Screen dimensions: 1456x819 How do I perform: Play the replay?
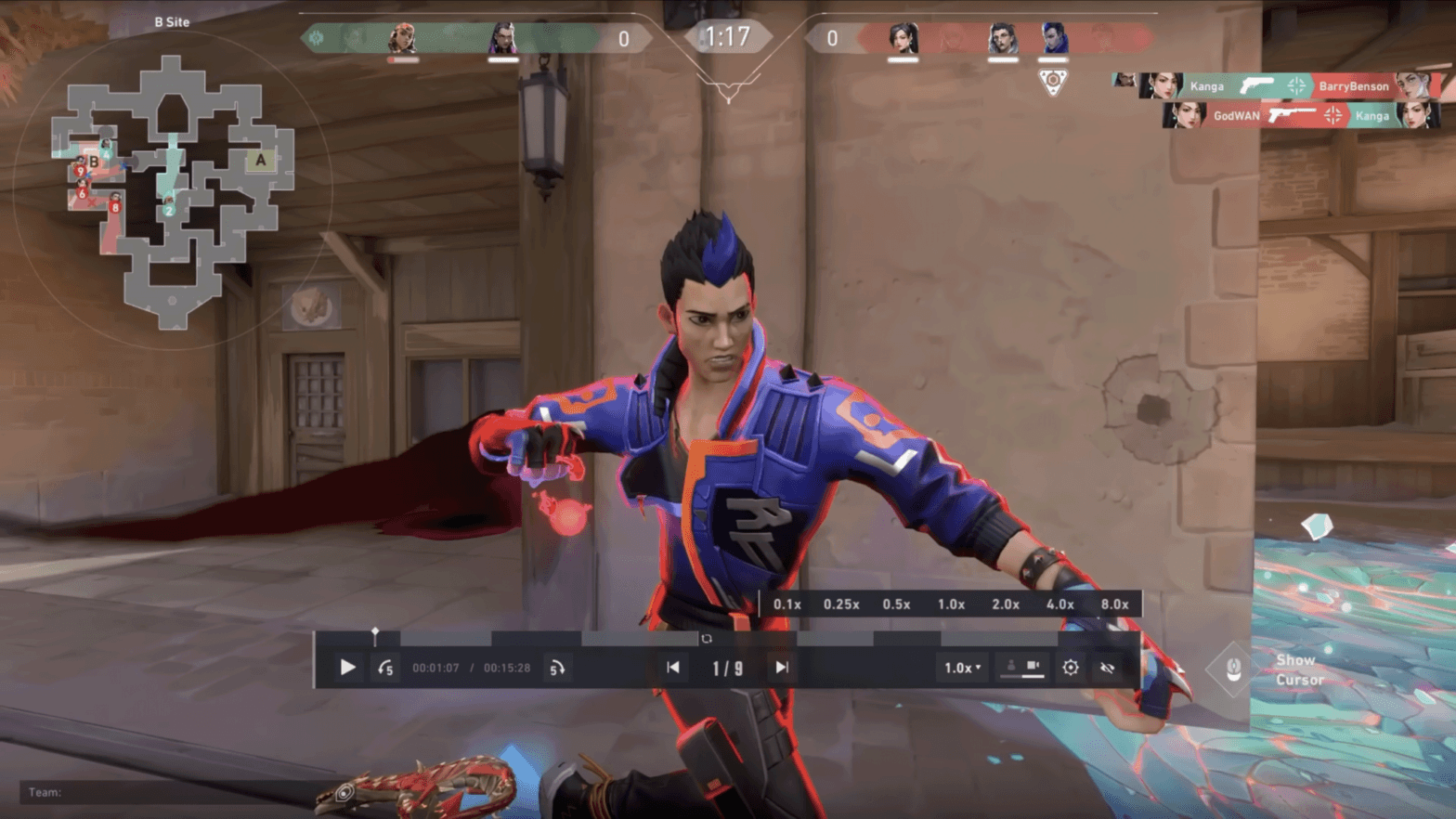tap(347, 668)
